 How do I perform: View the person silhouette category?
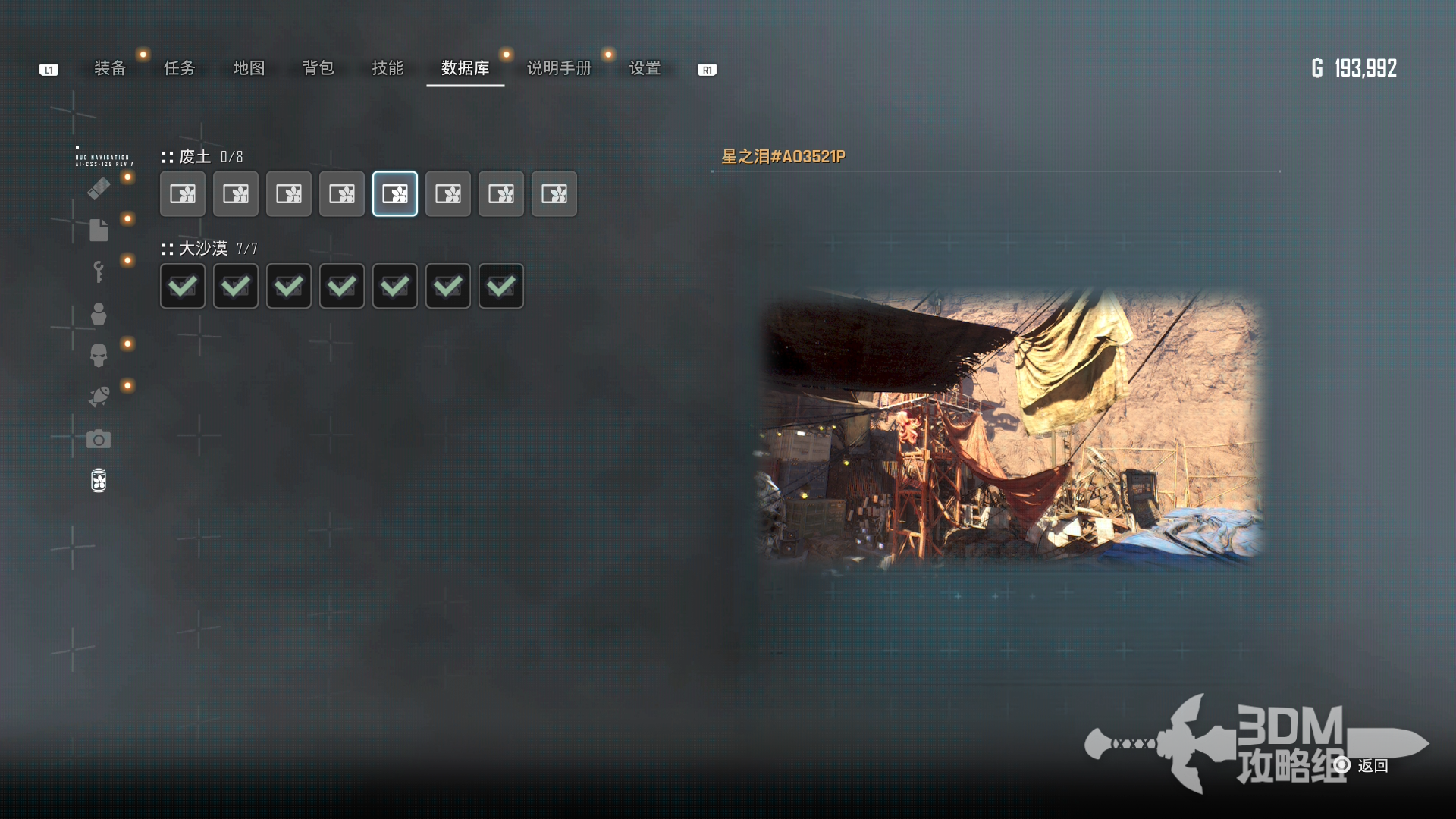coord(99,313)
